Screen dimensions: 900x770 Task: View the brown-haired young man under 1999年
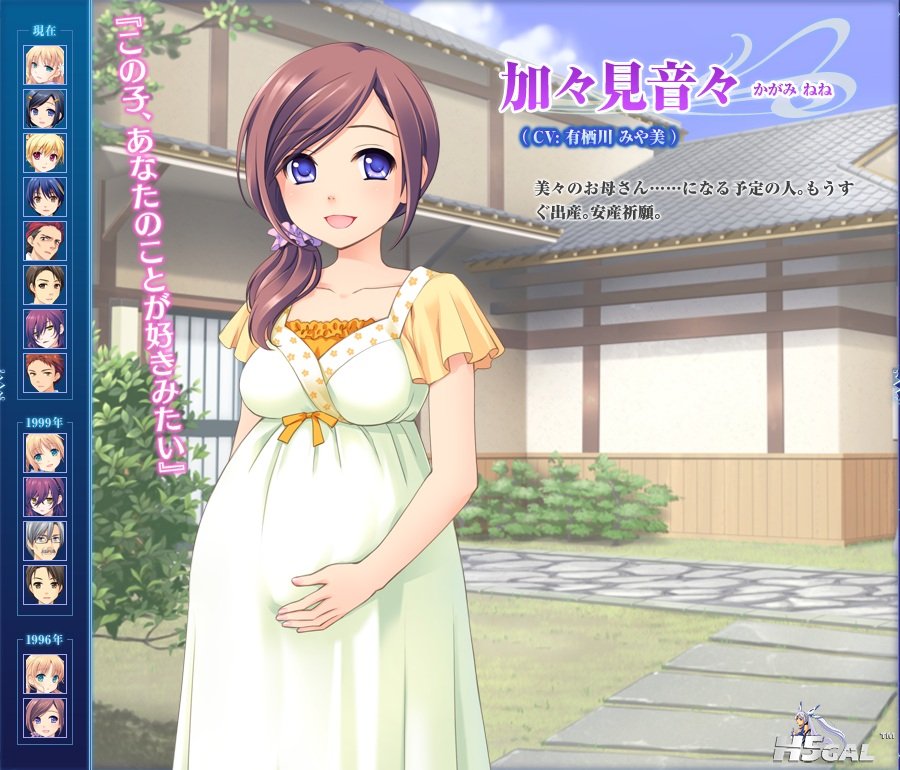[45, 585]
